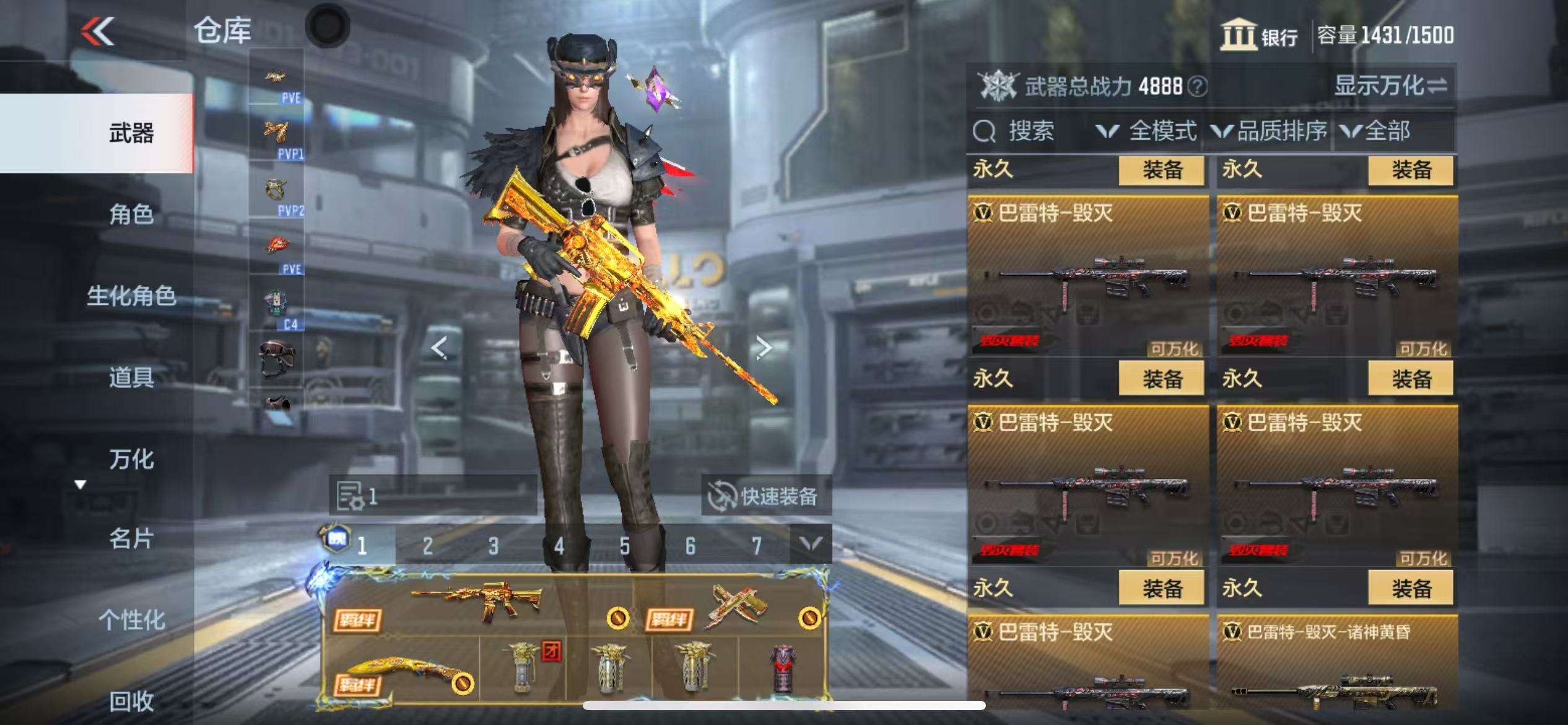
Task: Show next character with right arrow
Action: 764,348
